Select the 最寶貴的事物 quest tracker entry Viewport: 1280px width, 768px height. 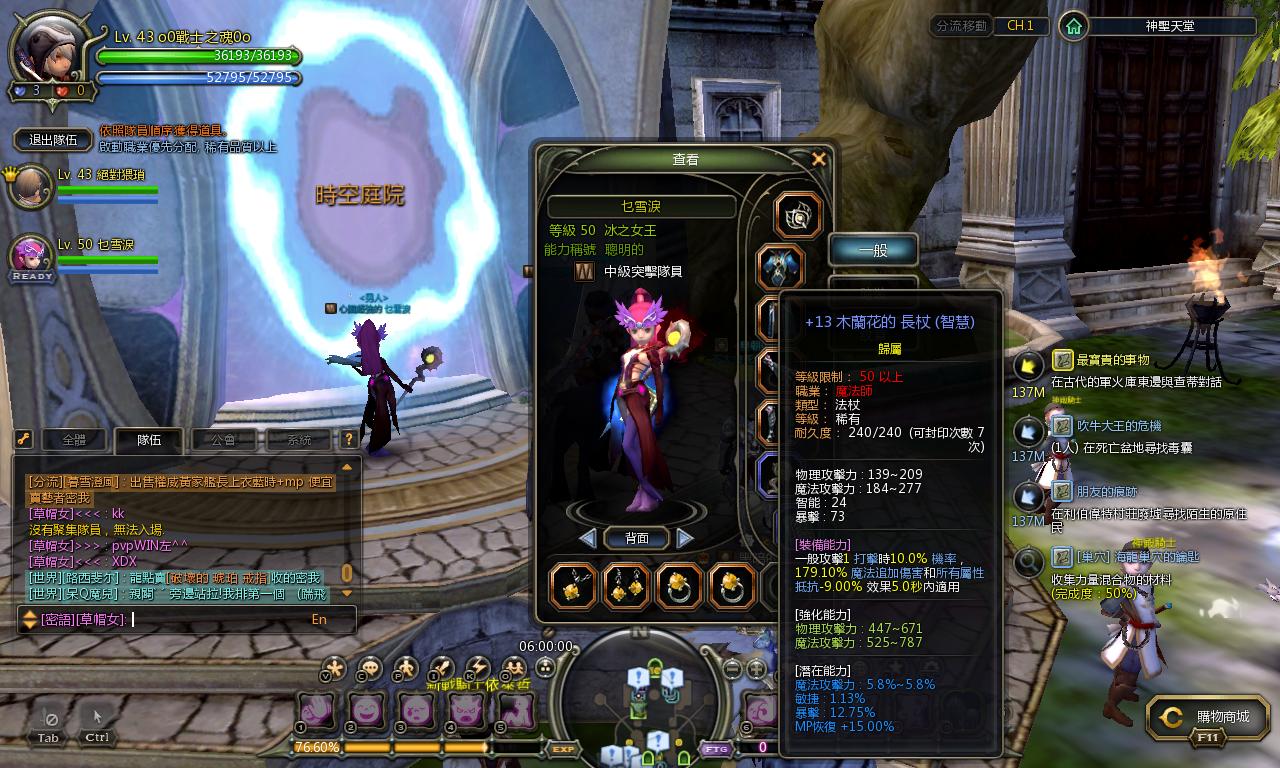[x=1112, y=360]
